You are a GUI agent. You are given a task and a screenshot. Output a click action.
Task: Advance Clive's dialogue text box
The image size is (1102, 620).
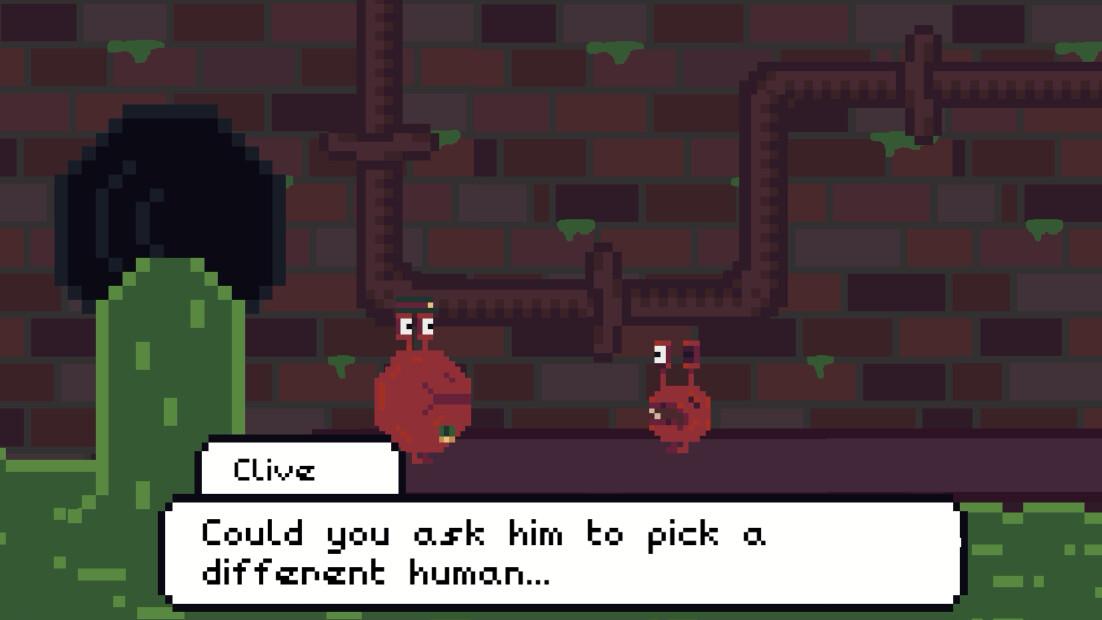pyautogui.click(x=562, y=552)
